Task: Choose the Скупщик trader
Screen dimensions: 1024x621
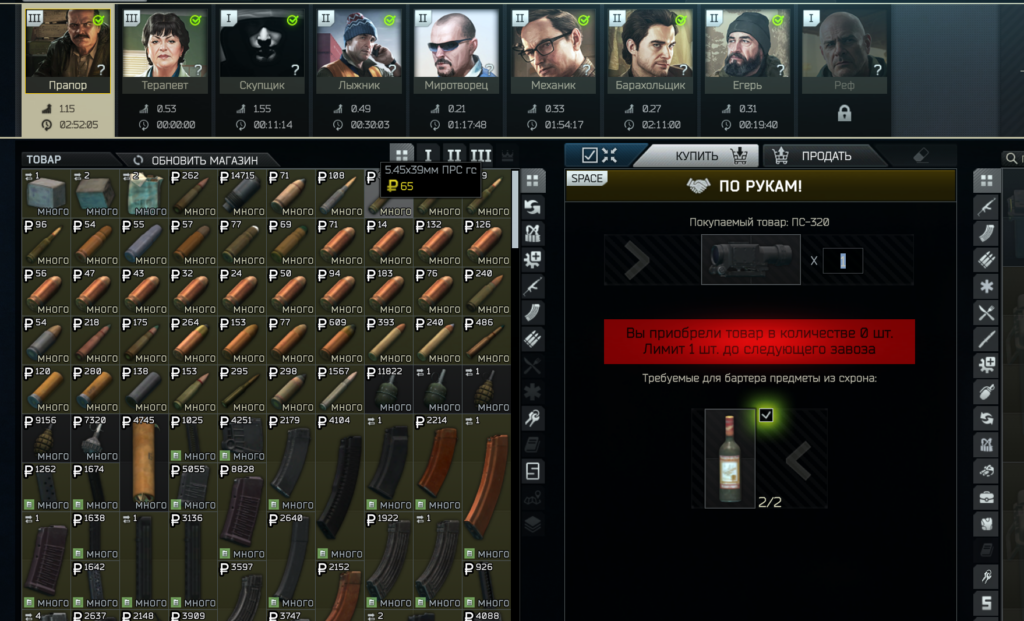Action: tap(261, 47)
